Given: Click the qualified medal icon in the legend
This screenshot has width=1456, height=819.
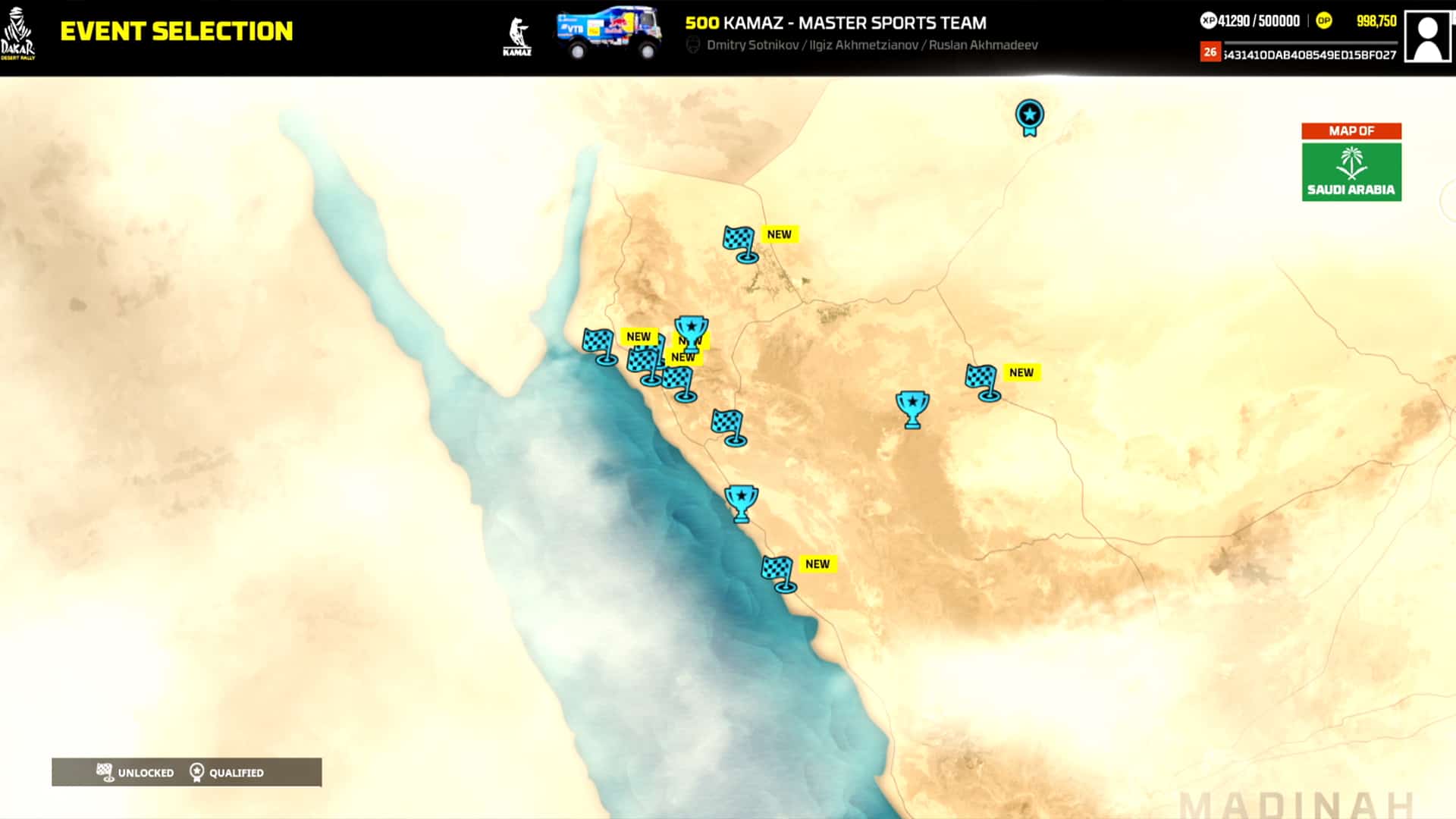Looking at the screenshot, I should pos(198,772).
